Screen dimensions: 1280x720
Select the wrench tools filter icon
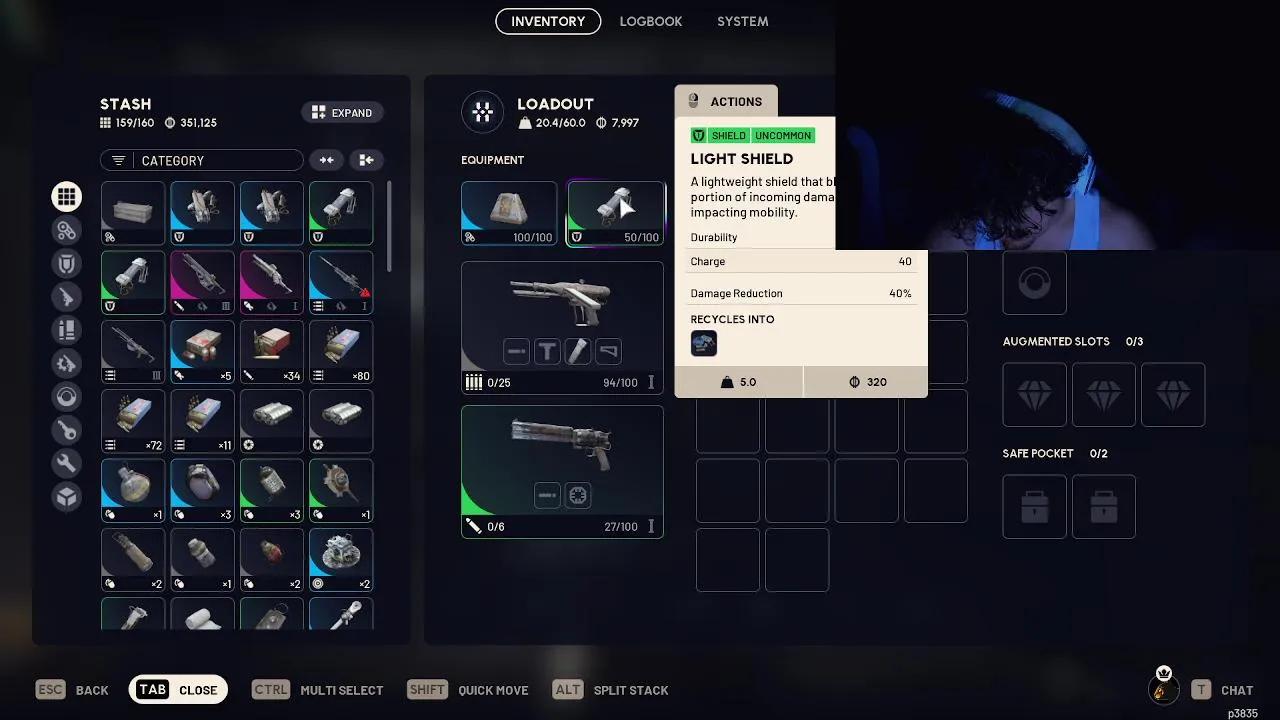[x=66, y=463]
